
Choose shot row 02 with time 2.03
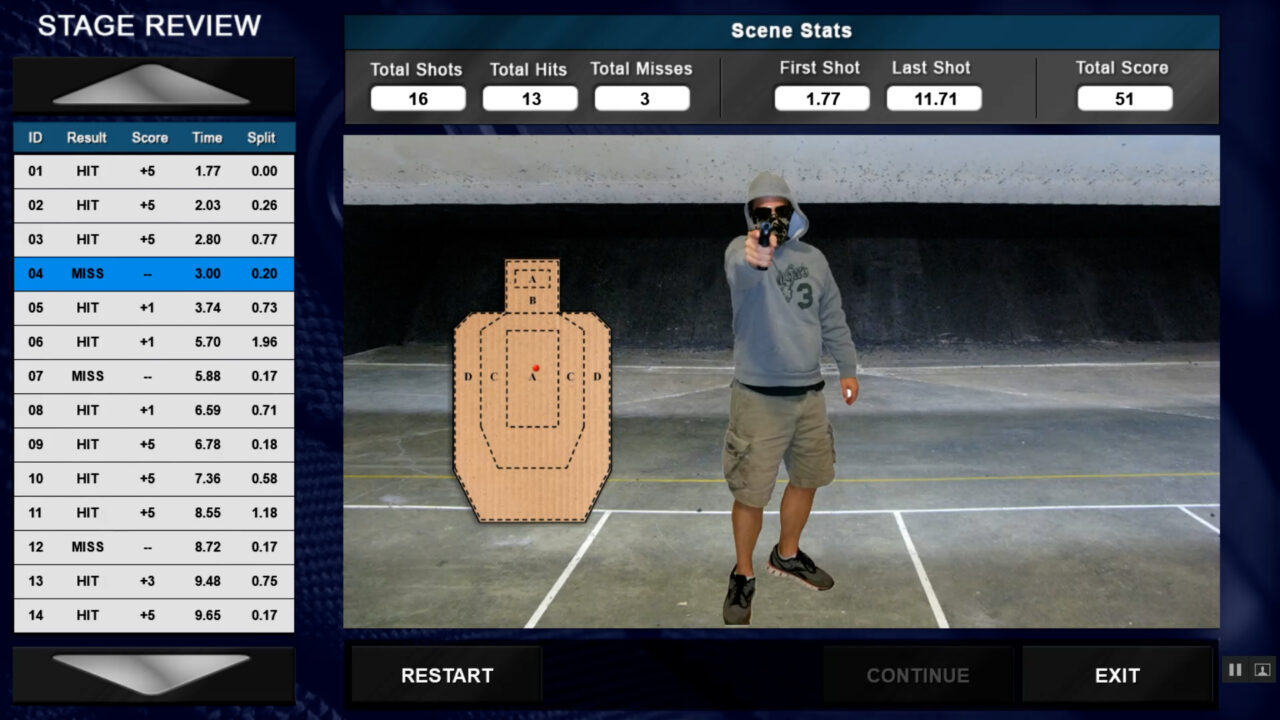pyautogui.click(x=154, y=205)
